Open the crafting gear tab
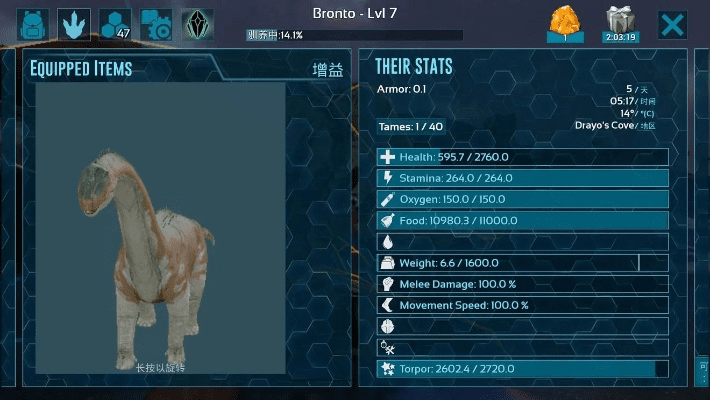Viewport: 710px width, 400px height. pyautogui.click(x=156, y=24)
